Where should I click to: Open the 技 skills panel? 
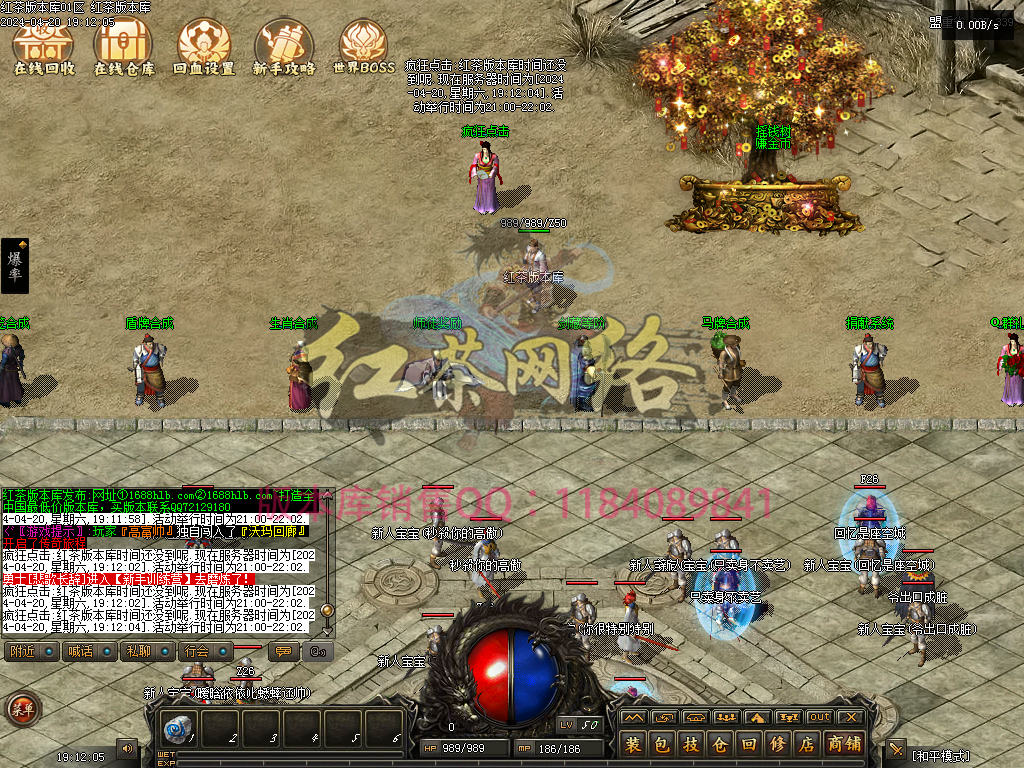point(691,745)
